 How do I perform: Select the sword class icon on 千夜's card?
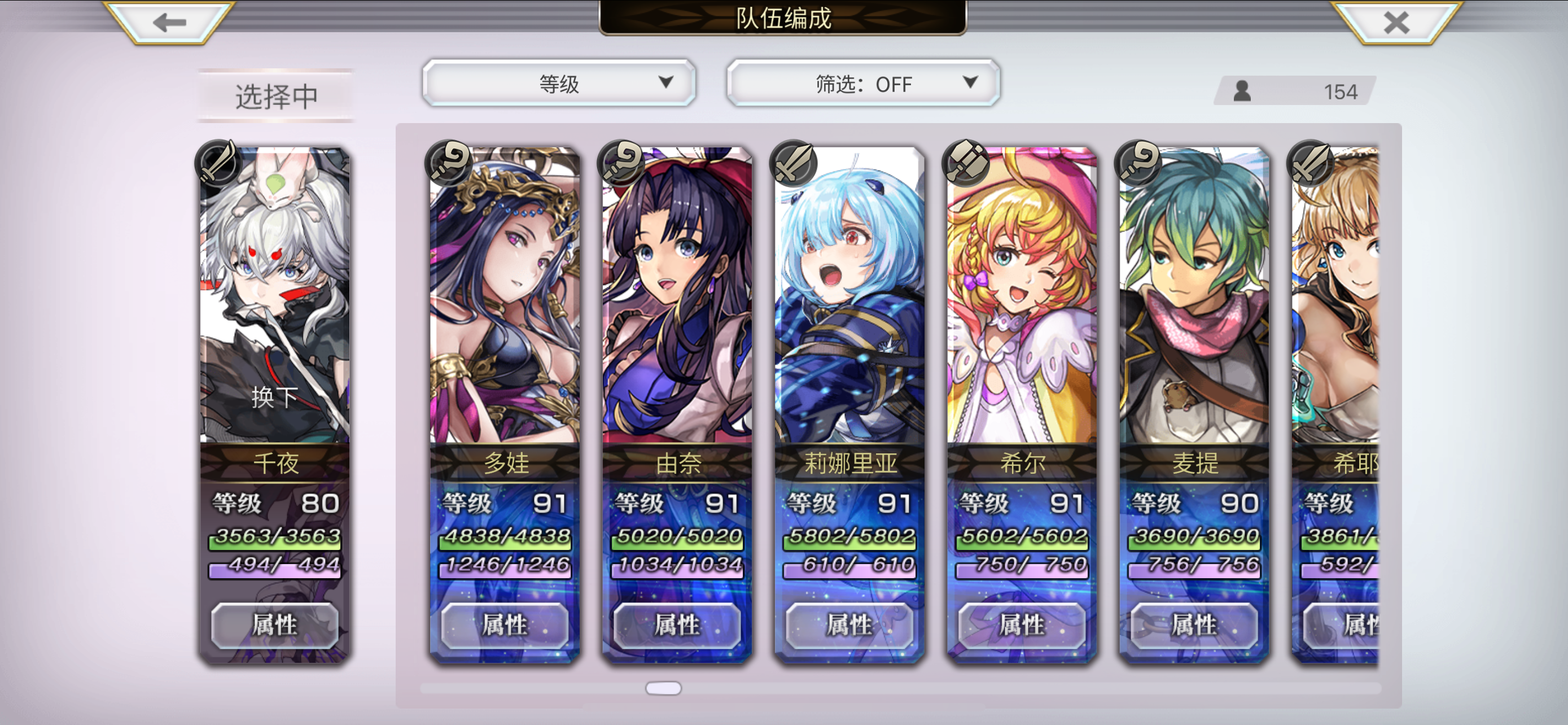(x=218, y=164)
